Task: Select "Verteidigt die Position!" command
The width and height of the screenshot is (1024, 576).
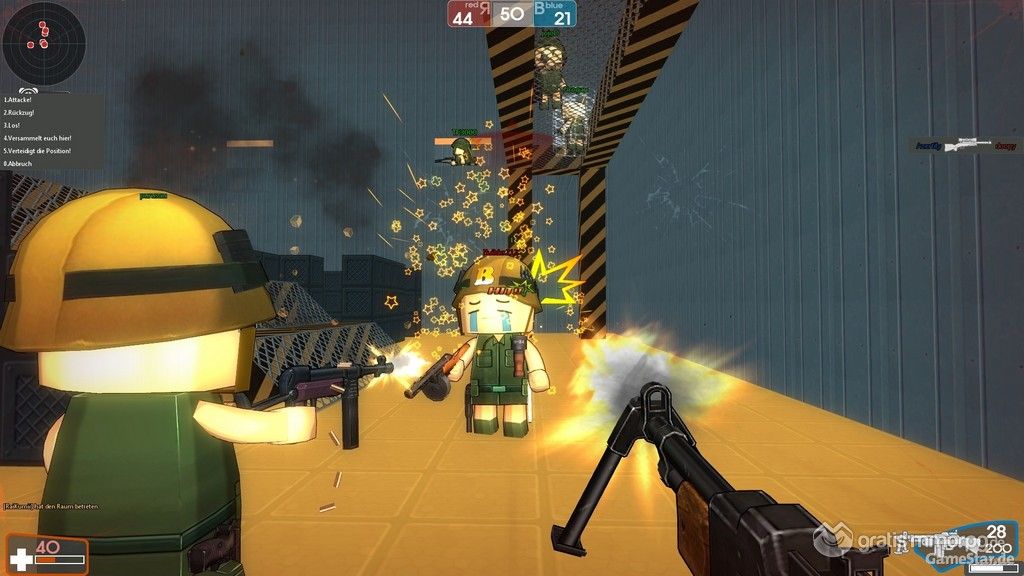Action: click(x=38, y=150)
